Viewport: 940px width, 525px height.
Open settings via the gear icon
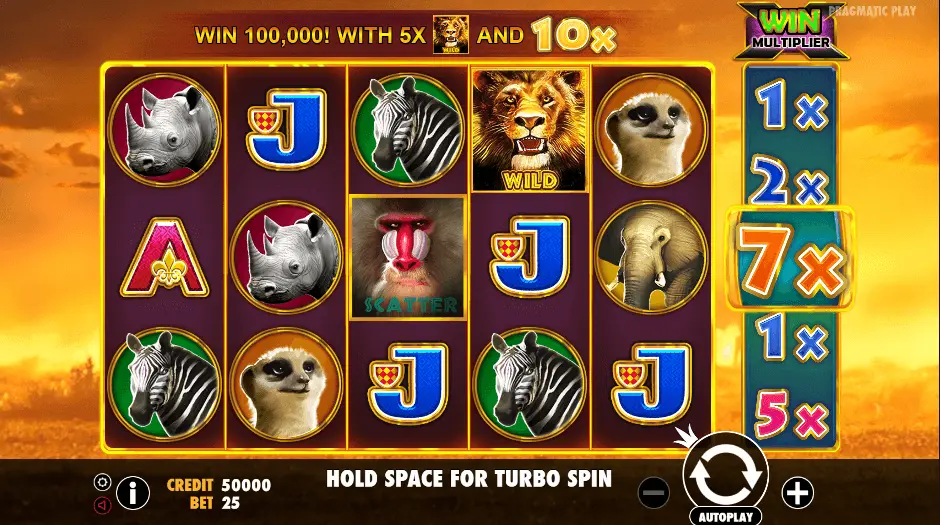102,481
